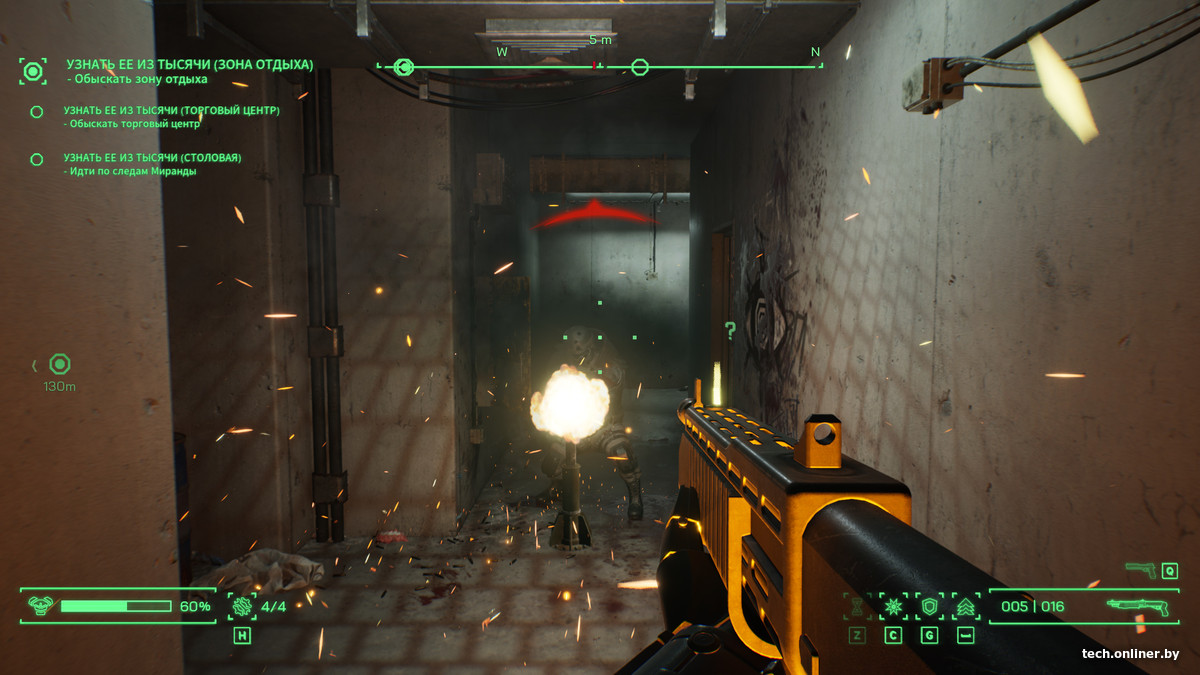
Task: Select the equipped shotgun weapon icon
Action: 1138,606
